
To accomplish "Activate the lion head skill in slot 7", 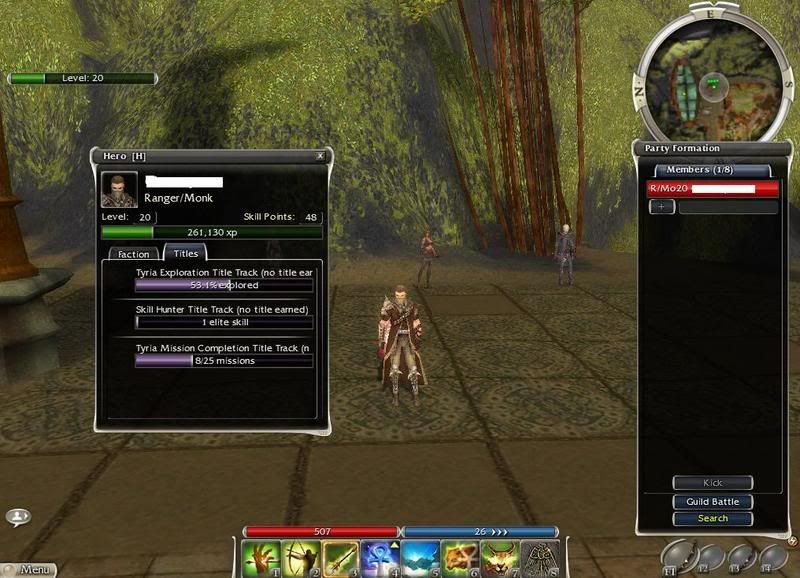I will 500,558.
